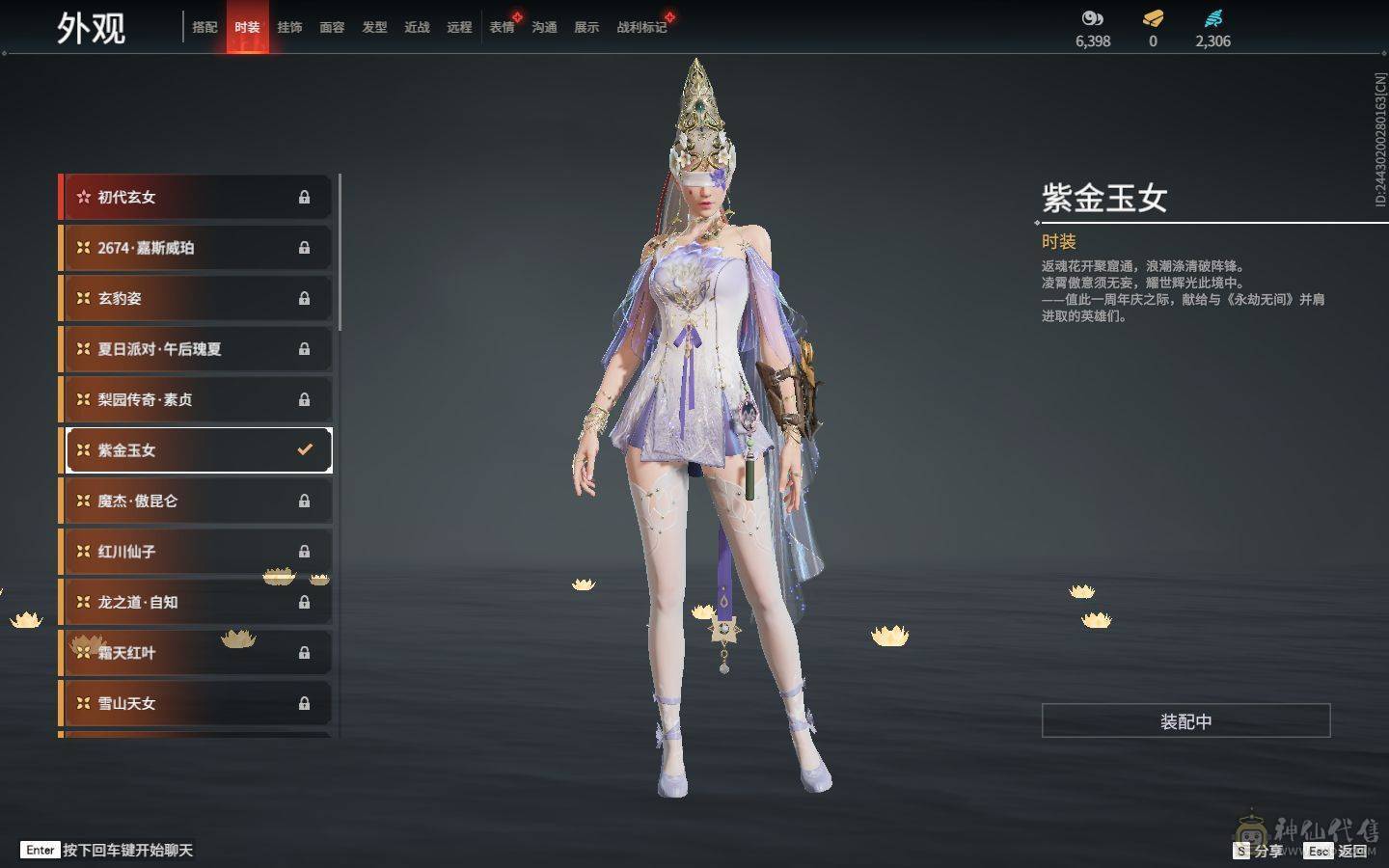Click 返回 to go back
The height and width of the screenshot is (868, 1389).
pos(1352,851)
